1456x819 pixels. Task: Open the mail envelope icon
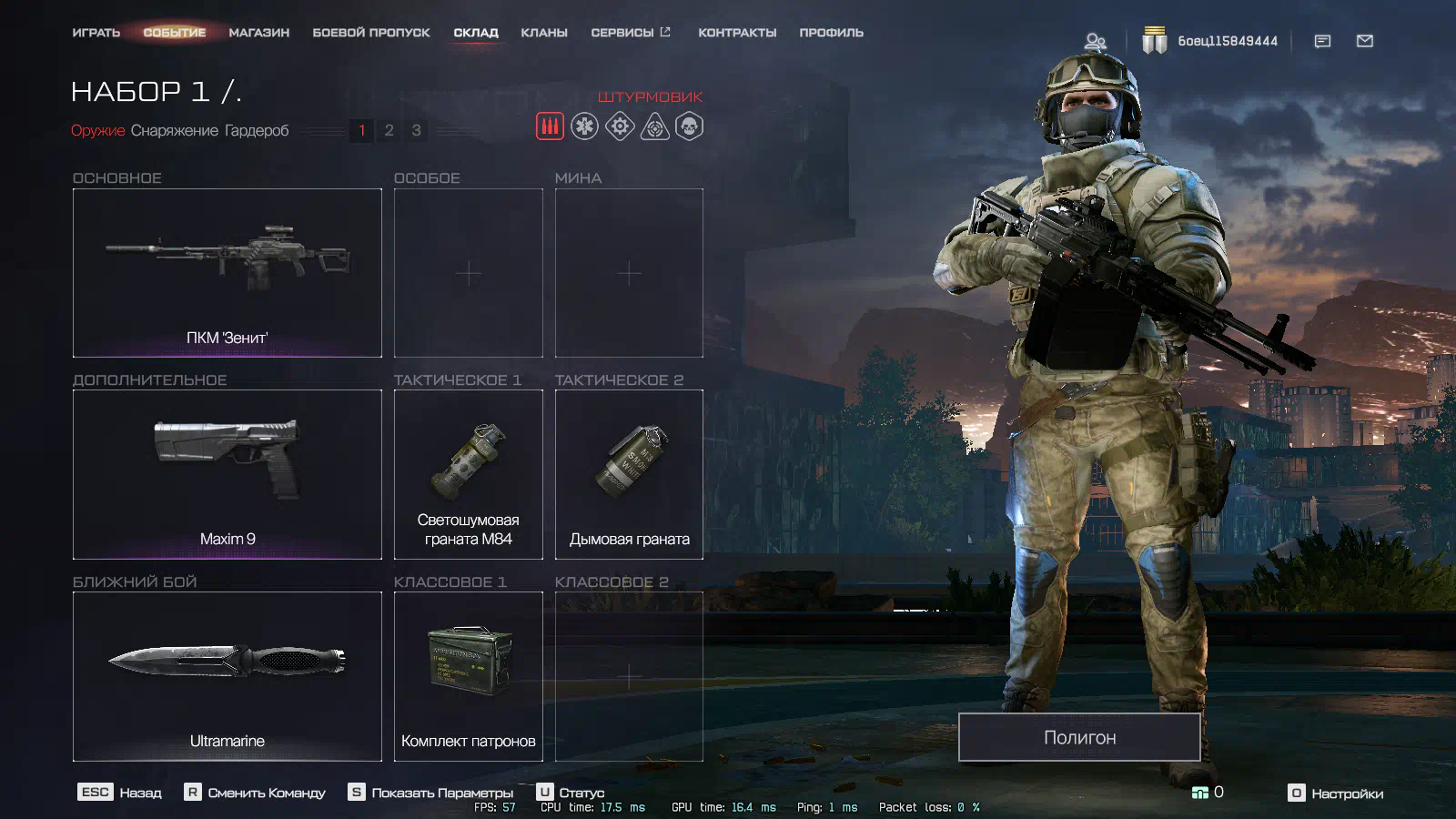[x=1364, y=41]
